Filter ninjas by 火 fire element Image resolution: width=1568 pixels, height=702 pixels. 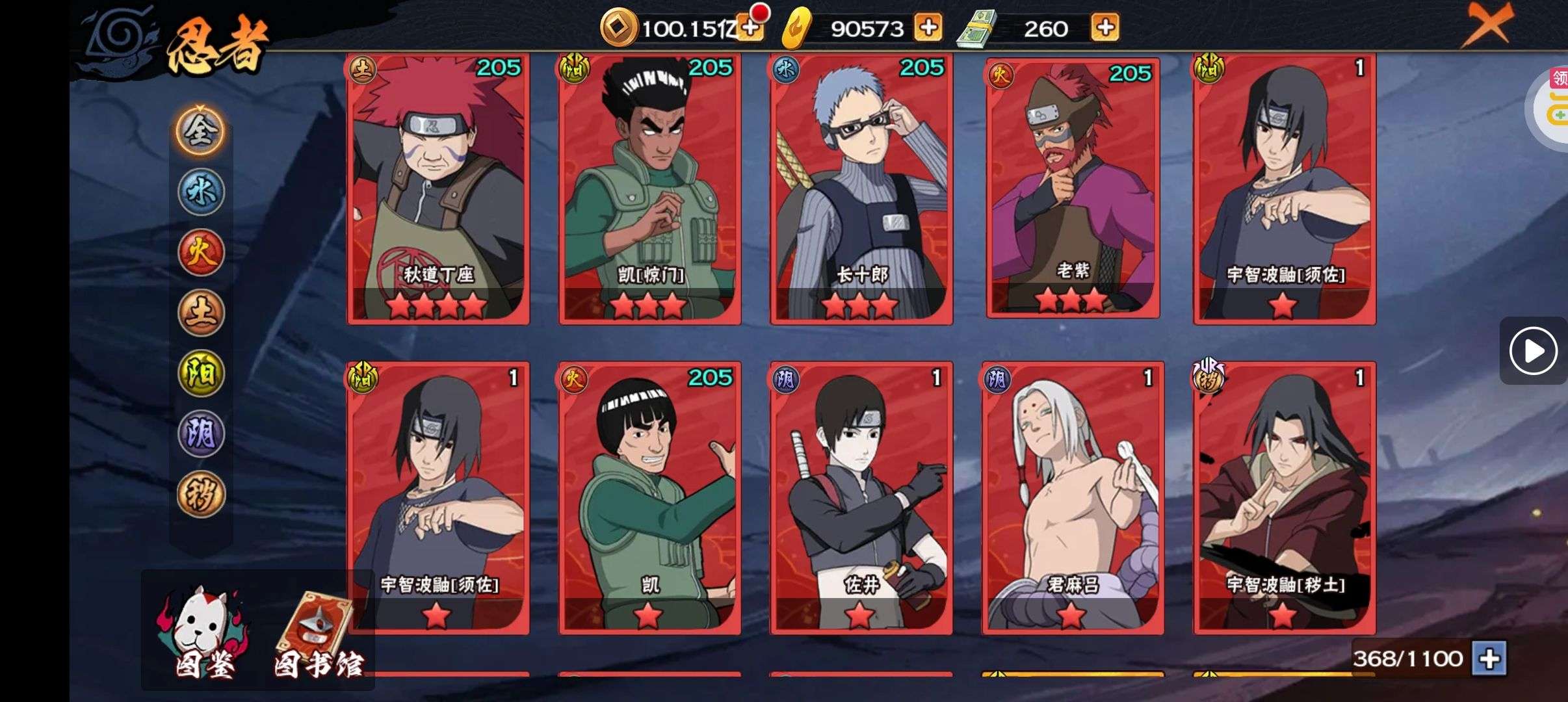click(x=201, y=252)
